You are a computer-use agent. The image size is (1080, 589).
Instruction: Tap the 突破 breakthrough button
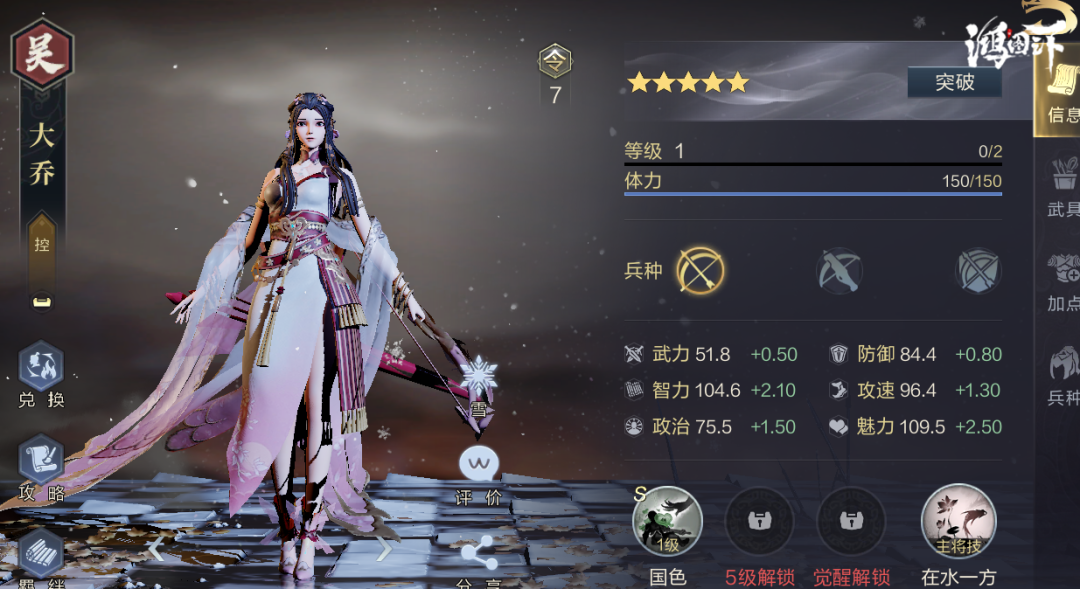point(954,82)
